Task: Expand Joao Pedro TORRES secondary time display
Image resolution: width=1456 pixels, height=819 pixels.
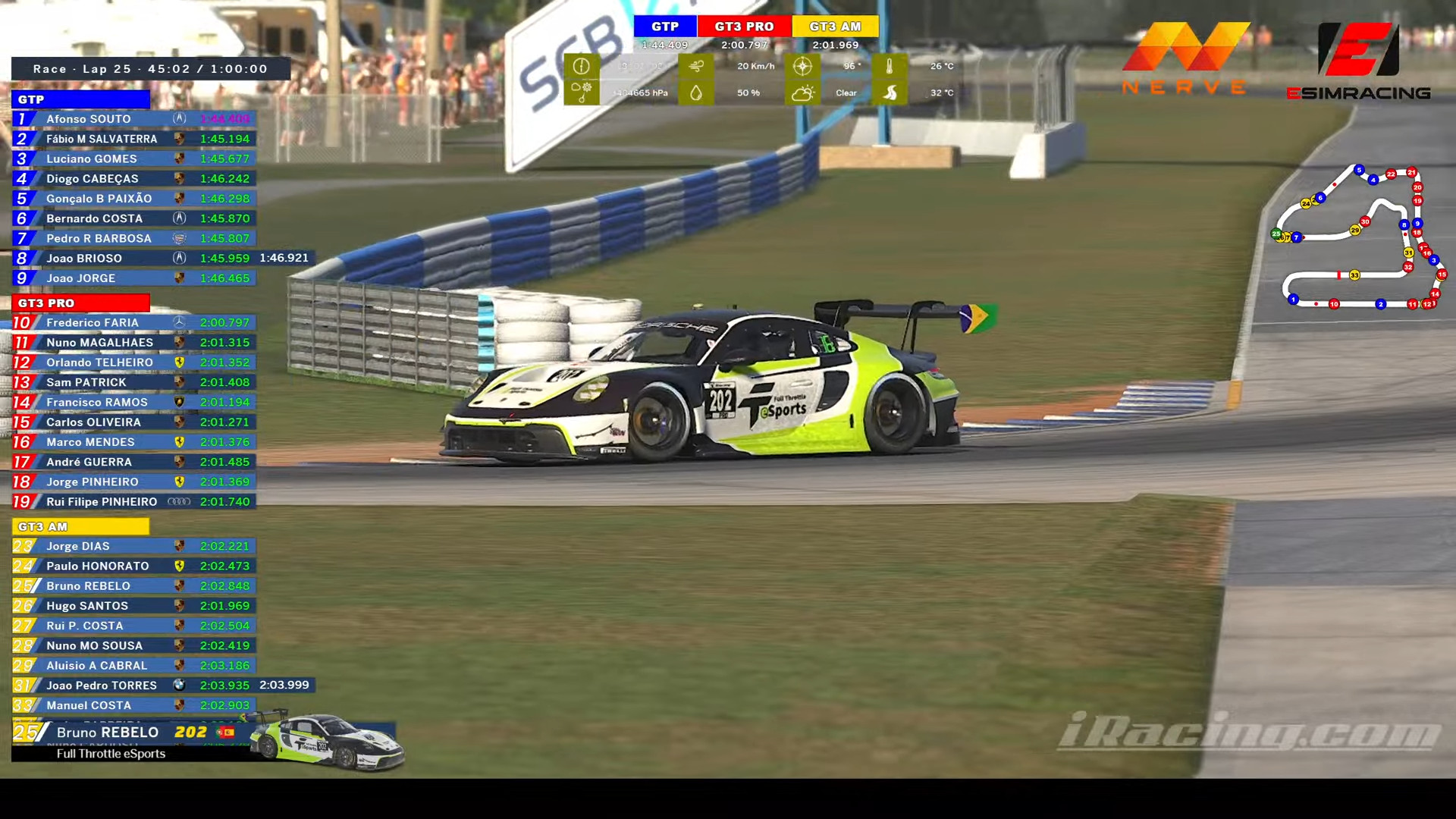Action: (284, 685)
